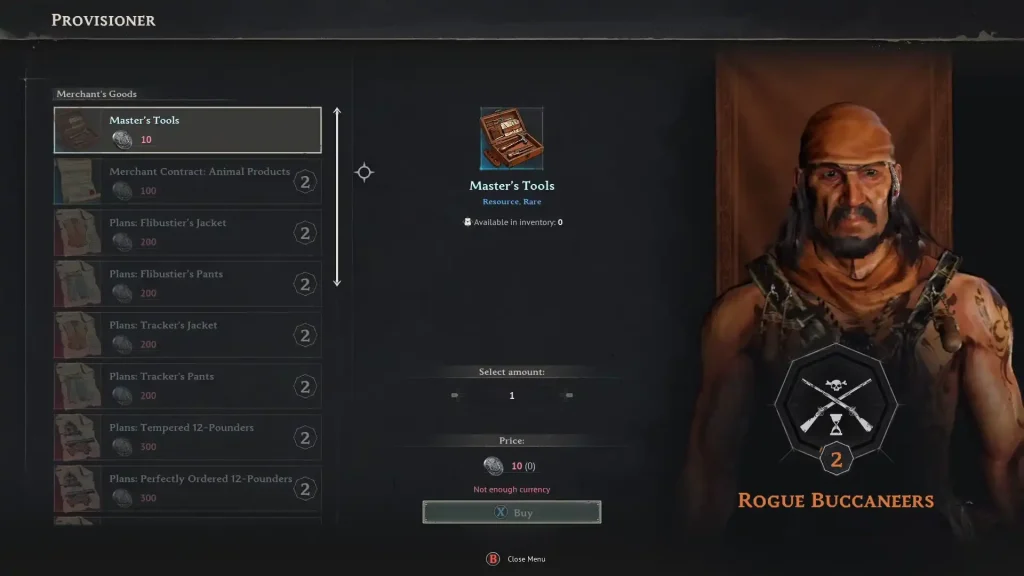Buy the selected Master's Tools
This screenshot has height=576, width=1024.
click(512, 513)
